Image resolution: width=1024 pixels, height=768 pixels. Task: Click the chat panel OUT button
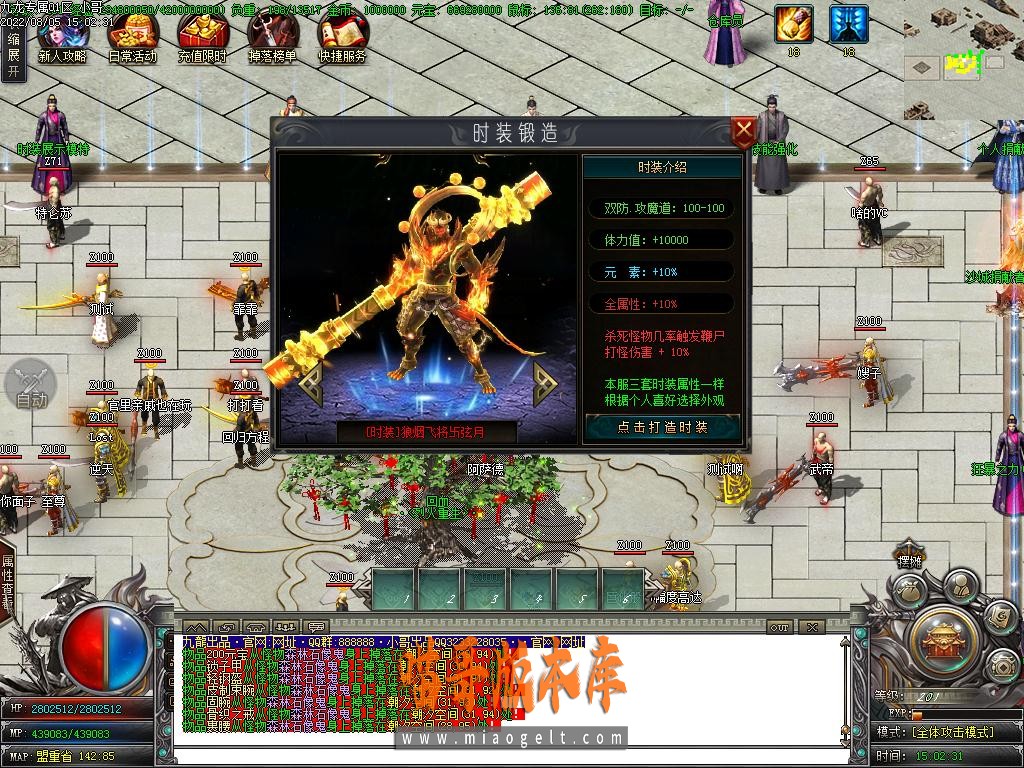[x=780, y=627]
